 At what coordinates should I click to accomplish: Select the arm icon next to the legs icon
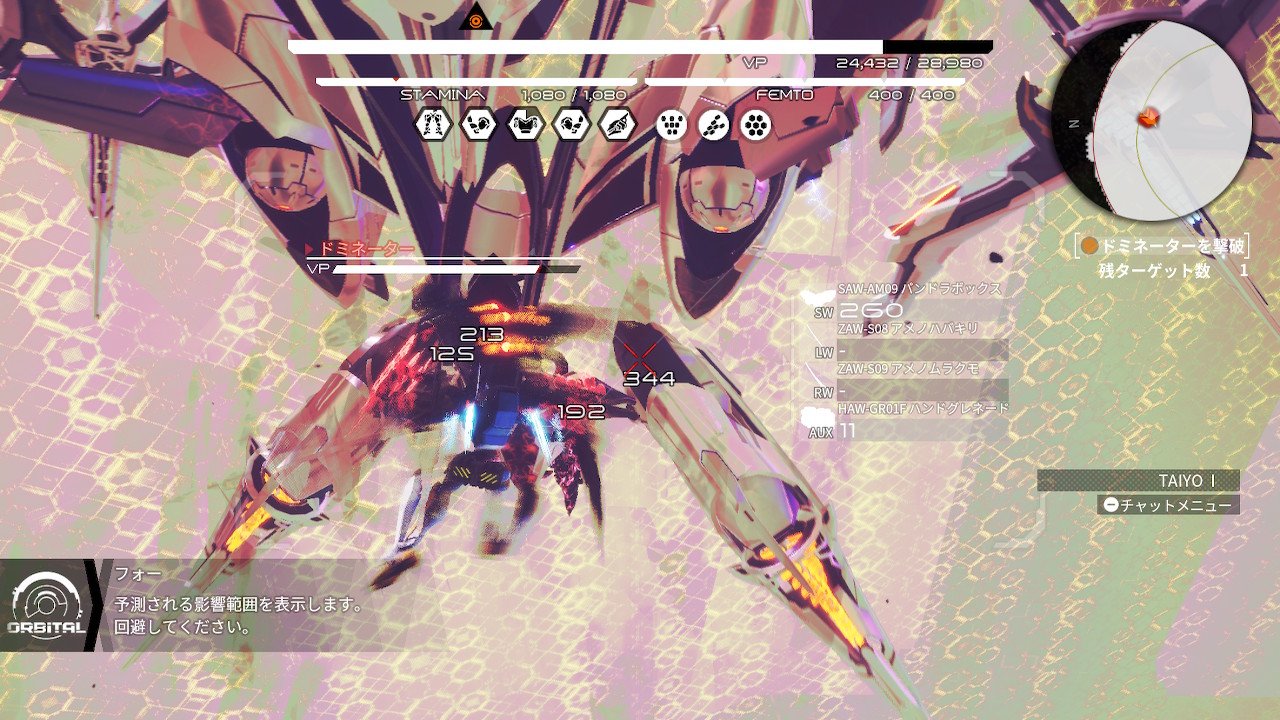tap(479, 125)
